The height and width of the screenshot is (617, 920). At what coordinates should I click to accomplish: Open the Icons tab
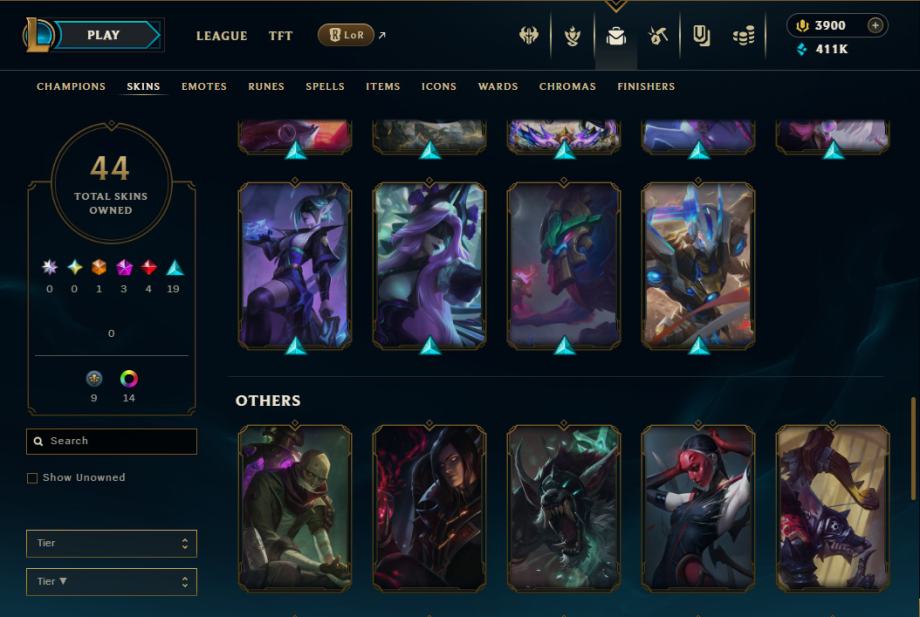tap(439, 87)
